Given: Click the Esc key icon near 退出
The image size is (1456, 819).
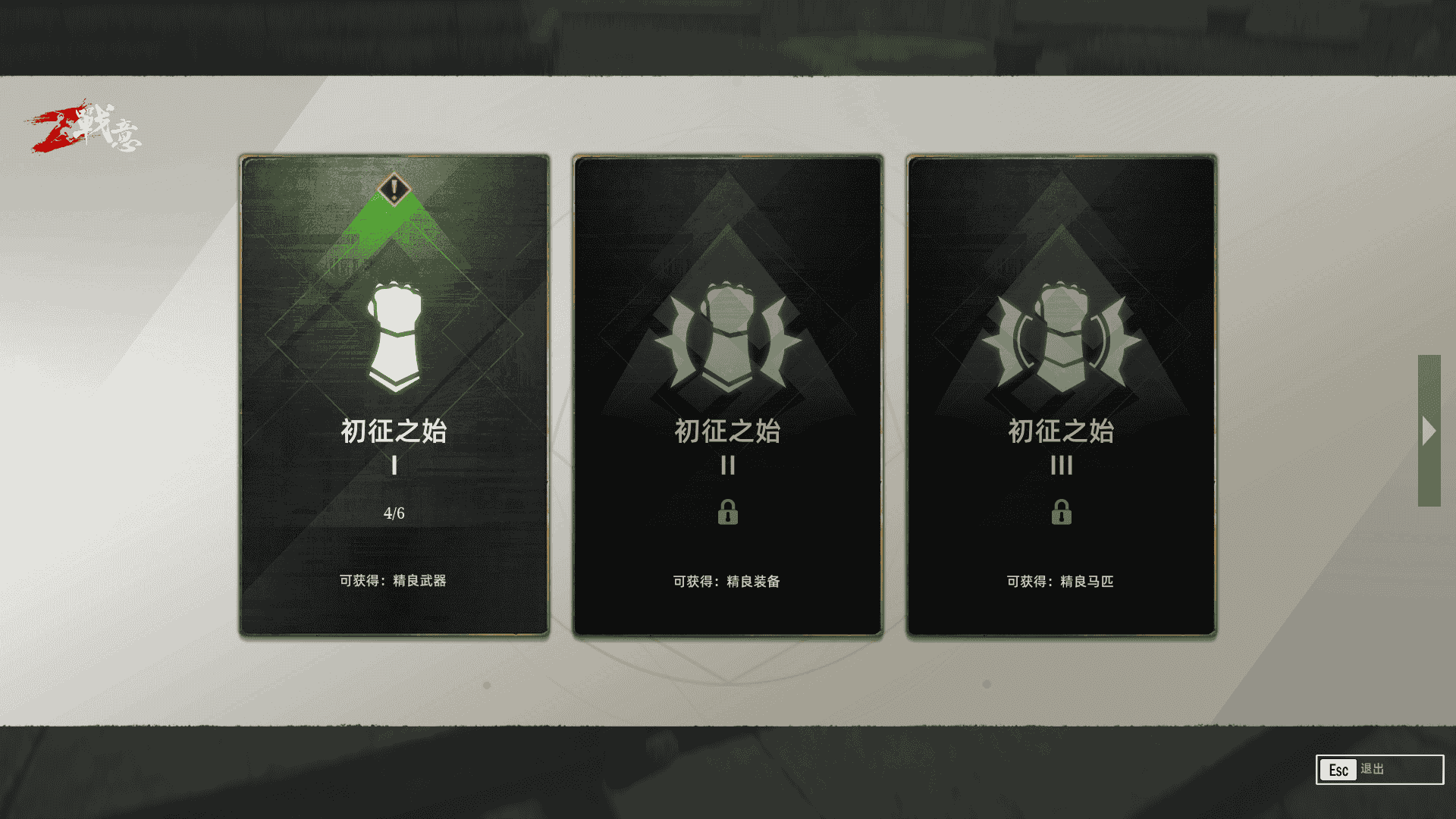Looking at the screenshot, I should click(1339, 770).
